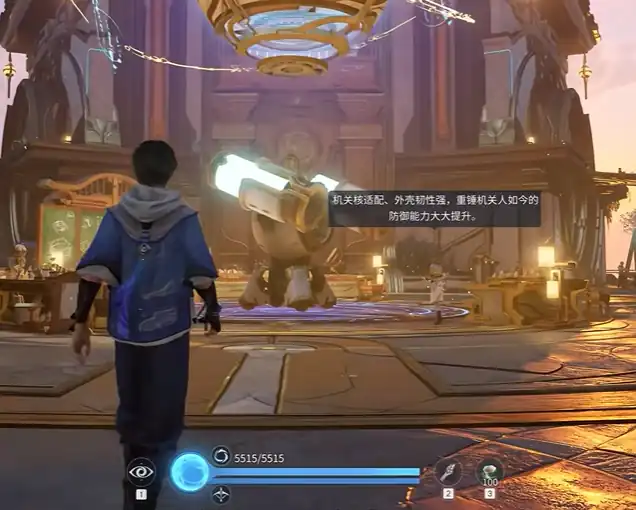Select the swirl icon above the health bar
The width and height of the screenshot is (636, 510).
point(220,455)
